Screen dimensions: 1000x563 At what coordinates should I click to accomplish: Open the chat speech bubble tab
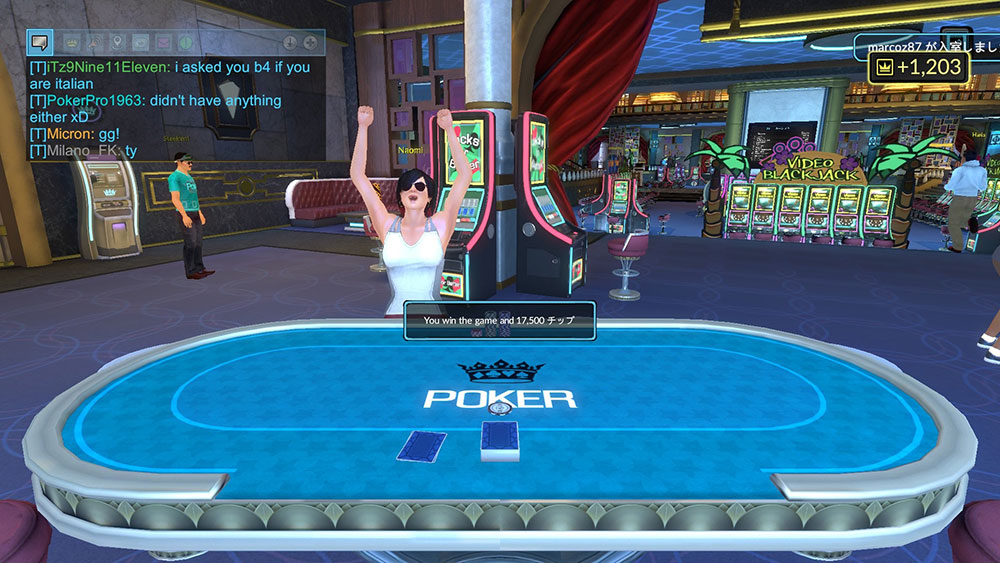[x=40, y=42]
